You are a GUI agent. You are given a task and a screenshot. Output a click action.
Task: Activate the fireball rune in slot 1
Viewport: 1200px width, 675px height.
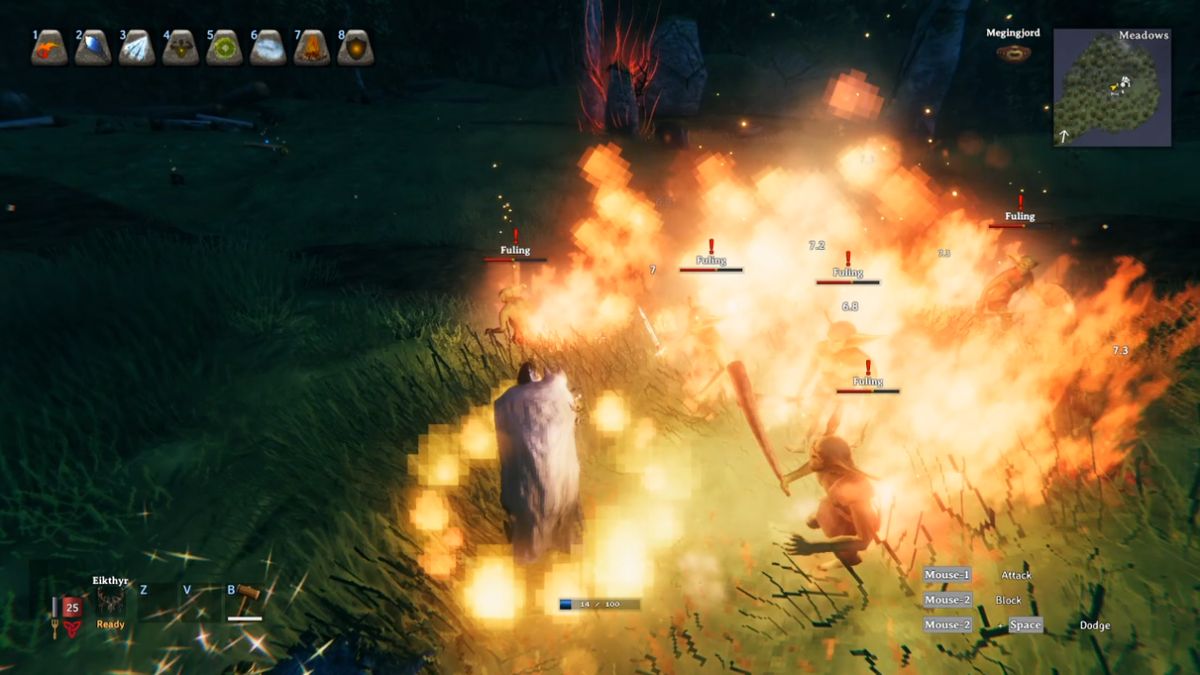(x=49, y=48)
